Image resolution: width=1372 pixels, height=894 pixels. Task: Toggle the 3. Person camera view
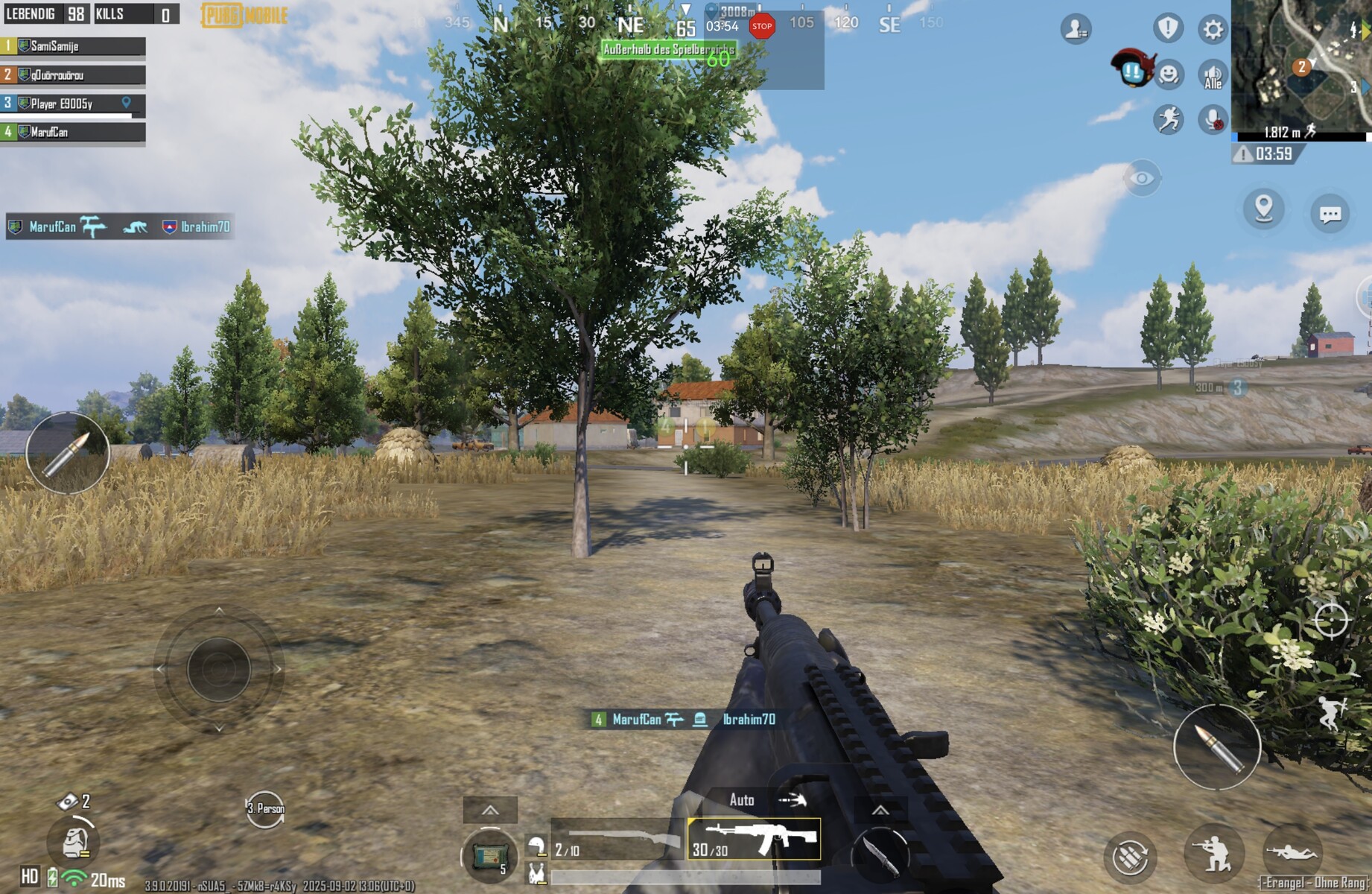[x=265, y=809]
